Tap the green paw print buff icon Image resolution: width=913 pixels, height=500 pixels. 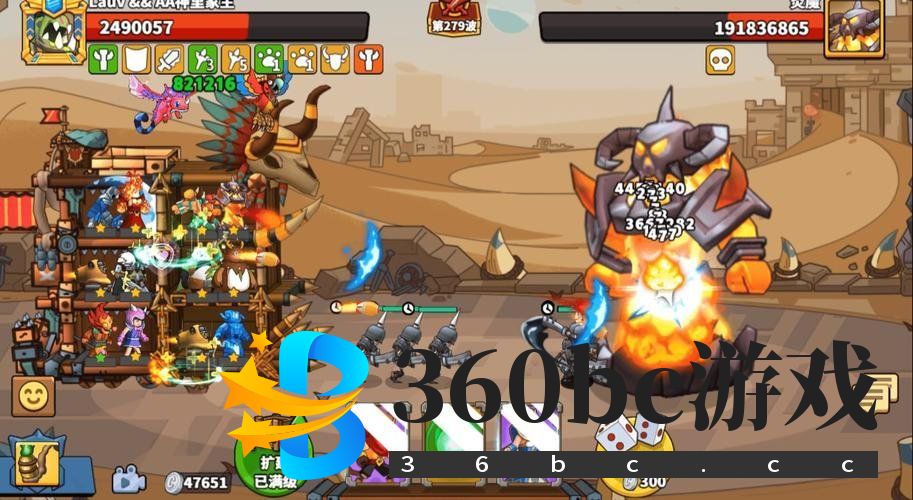coord(269,60)
